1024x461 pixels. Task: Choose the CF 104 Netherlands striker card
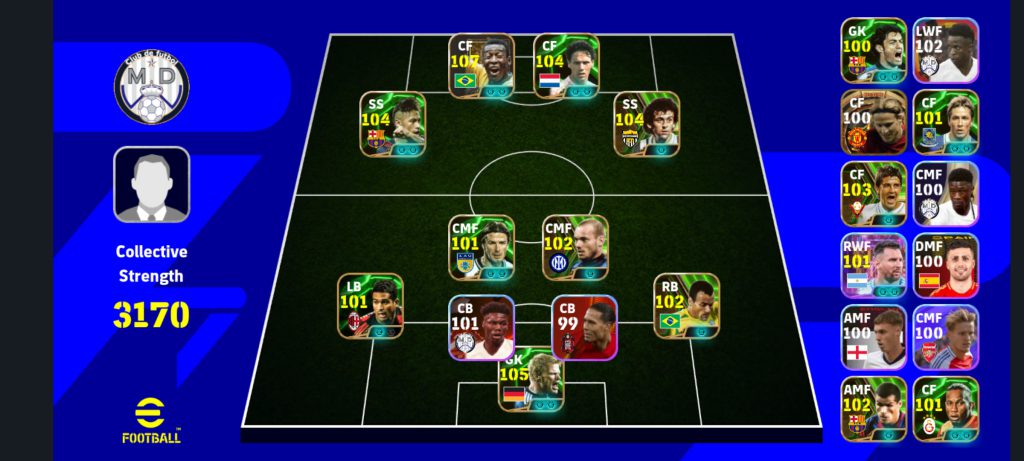pyautogui.click(x=566, y=66)
